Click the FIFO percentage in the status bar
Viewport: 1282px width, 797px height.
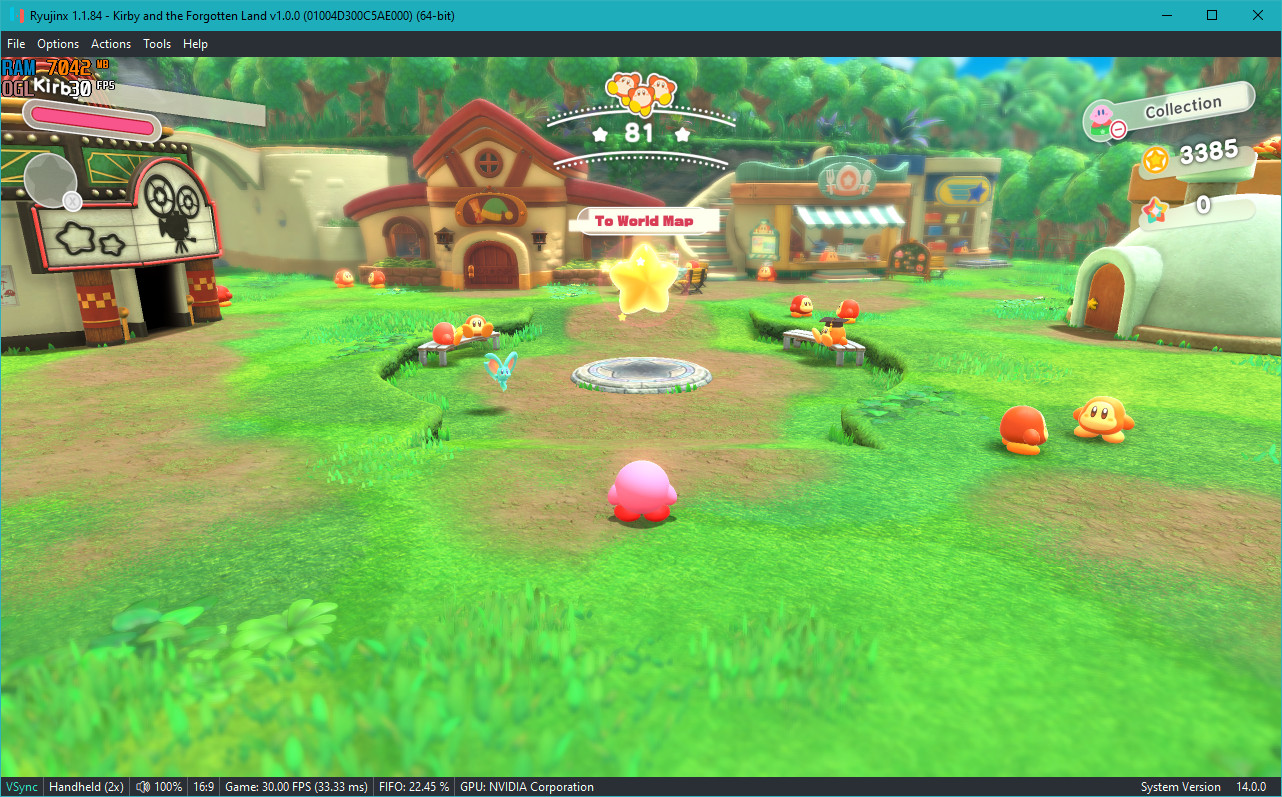(414, 786)
